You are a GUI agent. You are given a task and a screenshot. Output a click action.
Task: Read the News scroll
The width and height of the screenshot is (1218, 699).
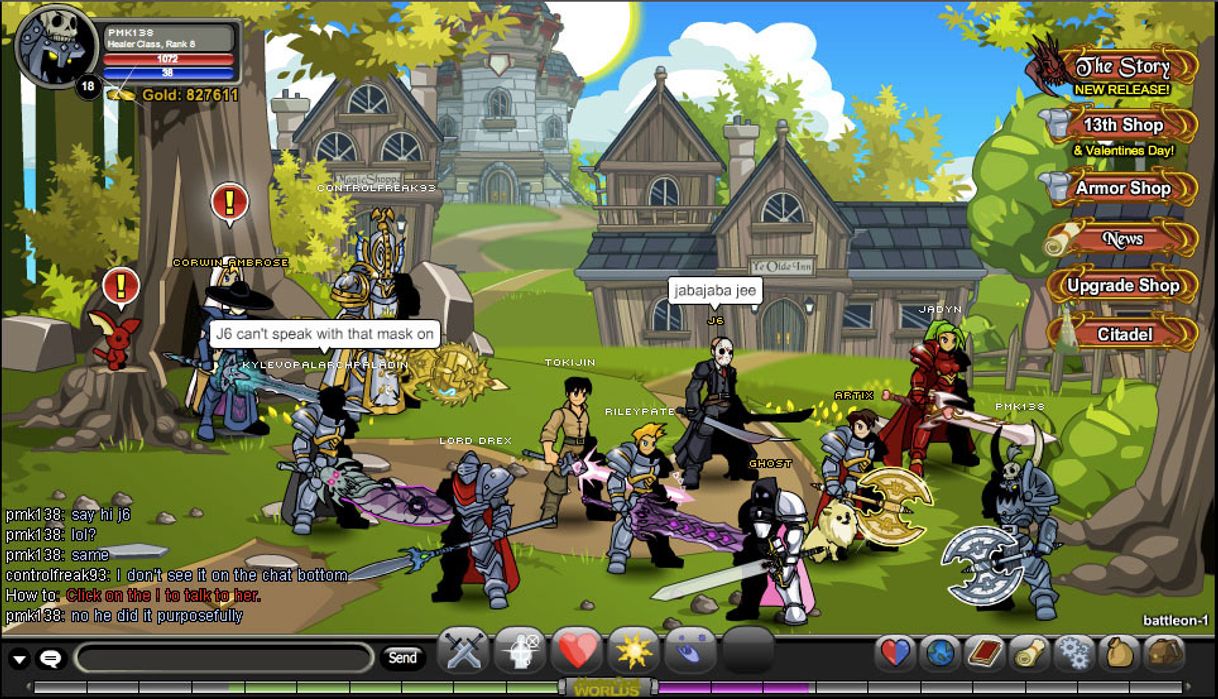tap(1122, 239)
